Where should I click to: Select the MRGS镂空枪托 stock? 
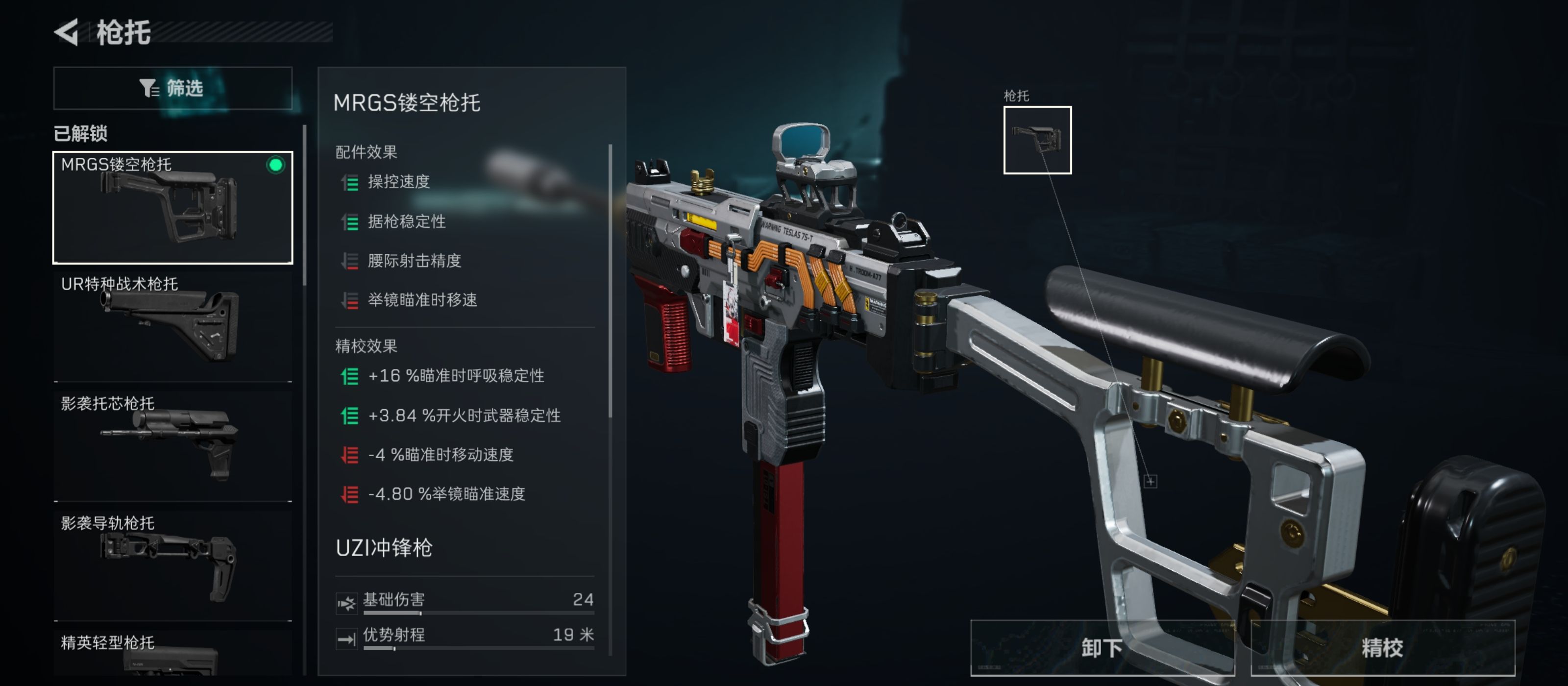coord(173,207)
